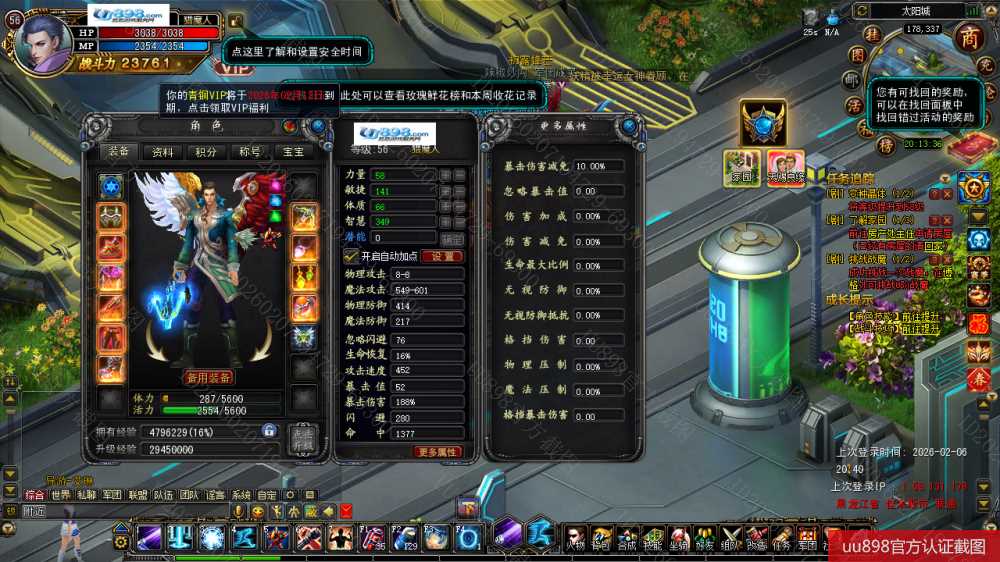Select the 世界 chat channel tab
This screenshot has width=1000, height=562.
[x=61, y=495]
